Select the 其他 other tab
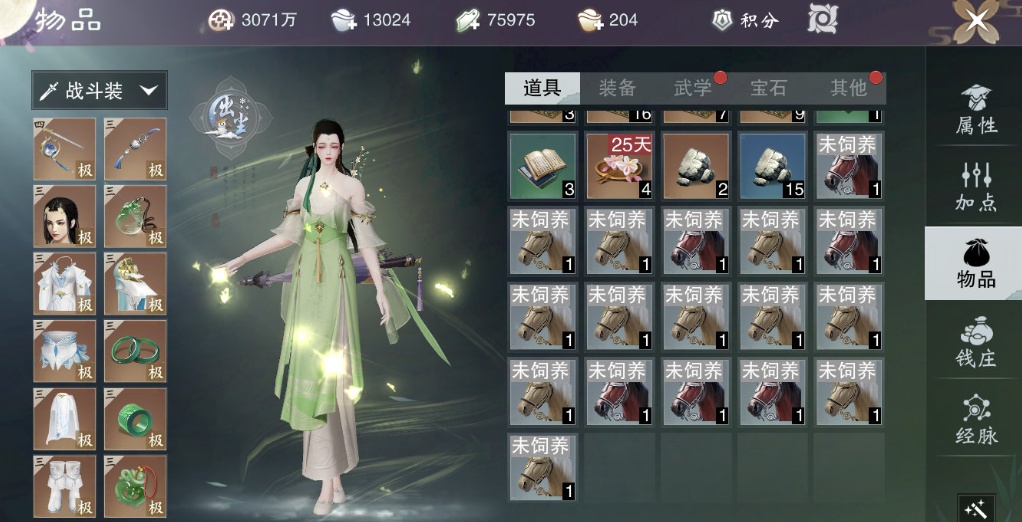1022x522 pixels. click(848, 88)
